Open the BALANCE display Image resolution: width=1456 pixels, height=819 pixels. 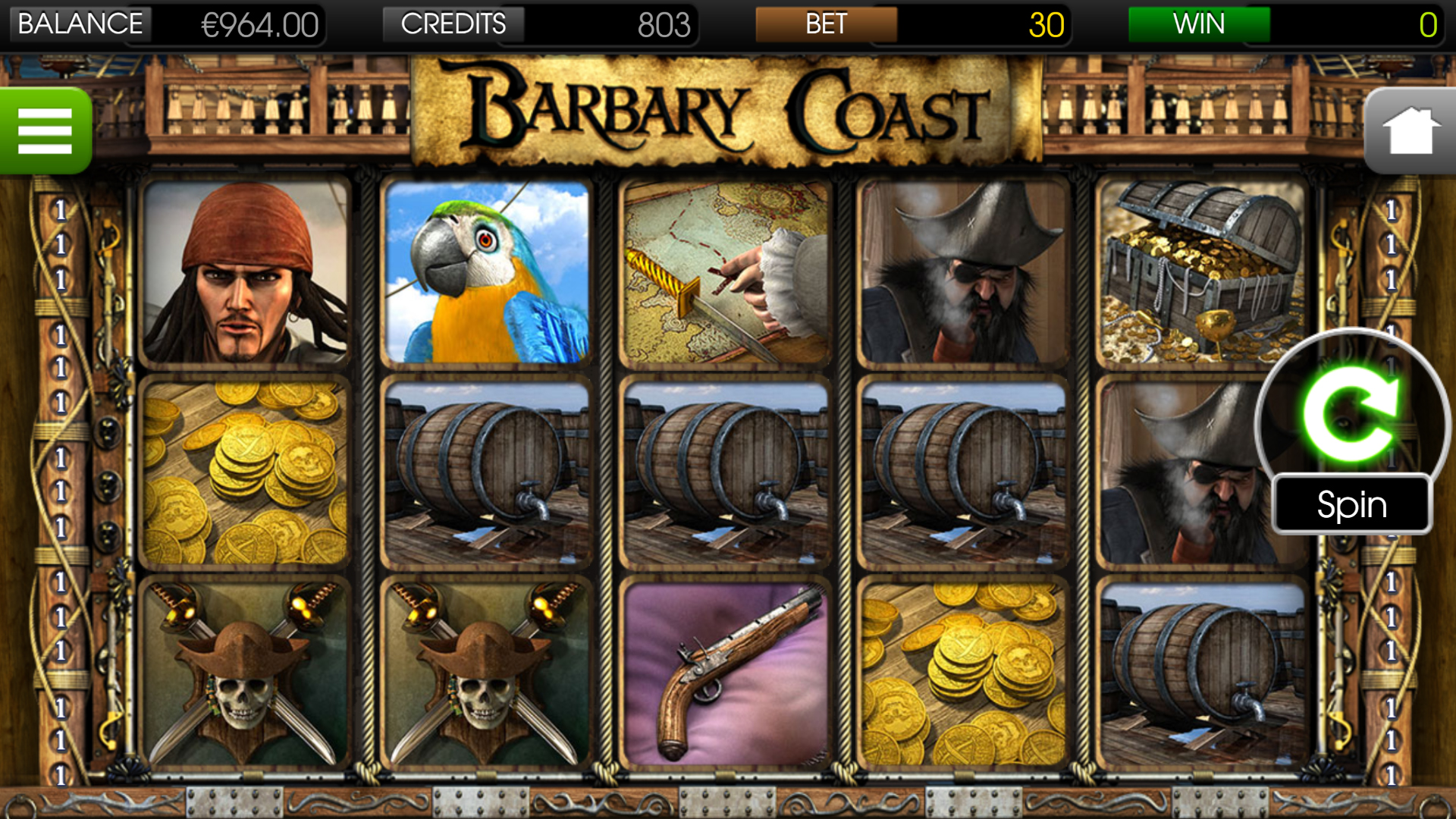pyautogui.click(x=80, y=24)
